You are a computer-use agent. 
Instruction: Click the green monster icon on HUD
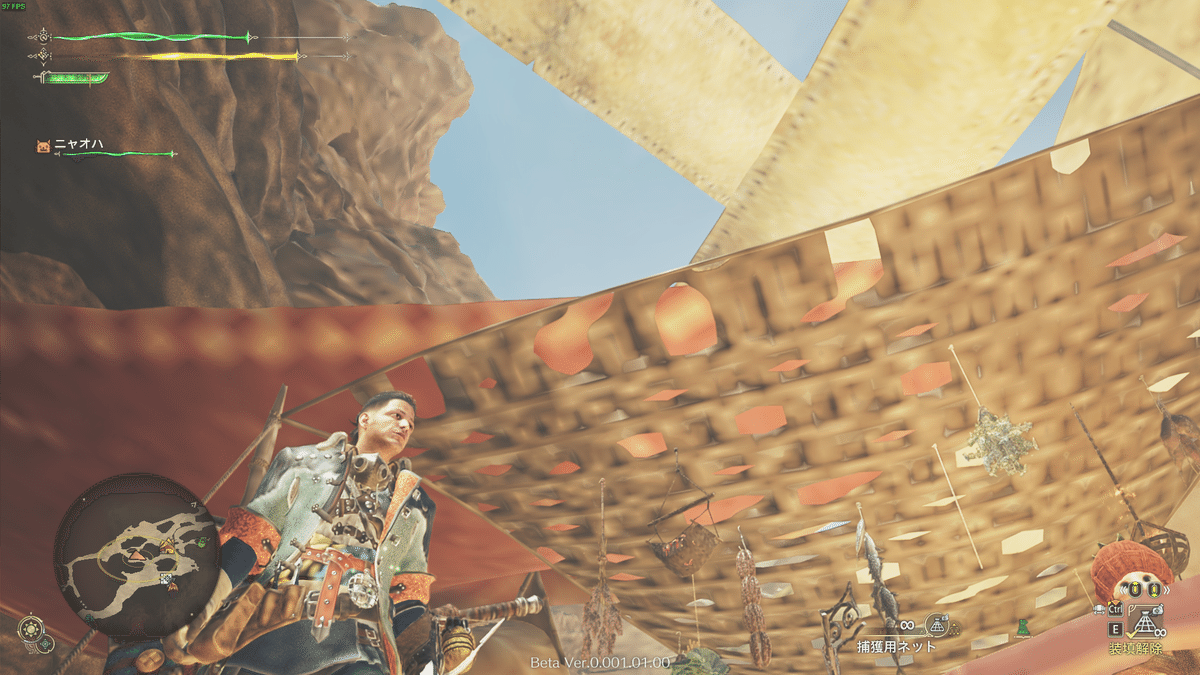1022,628
